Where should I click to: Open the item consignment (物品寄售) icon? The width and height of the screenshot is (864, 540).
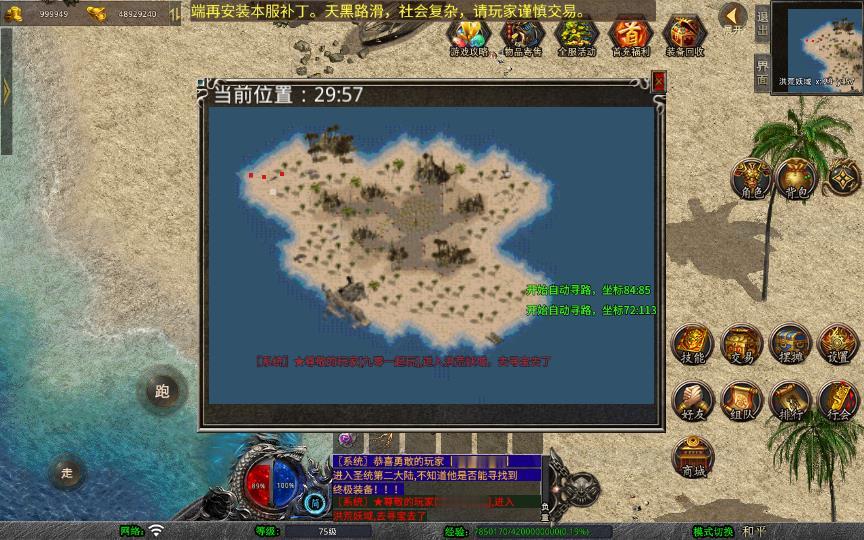click(521, 36)
